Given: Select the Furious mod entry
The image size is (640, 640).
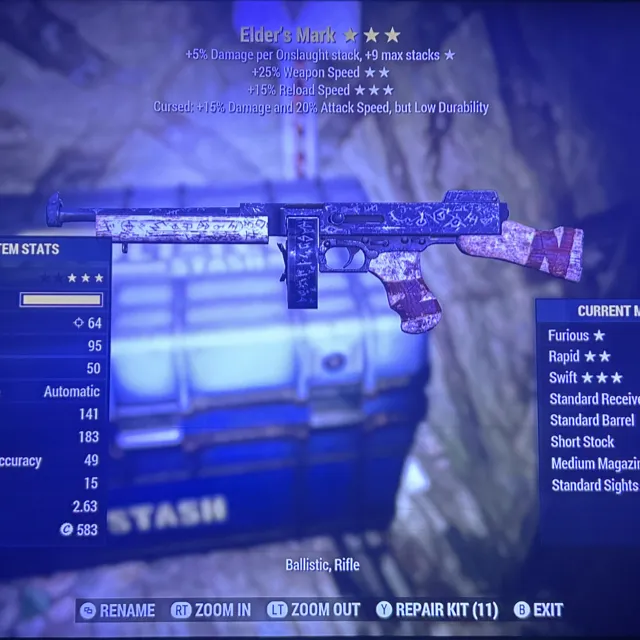Looking at the screenshot, I should pos(577,336).
